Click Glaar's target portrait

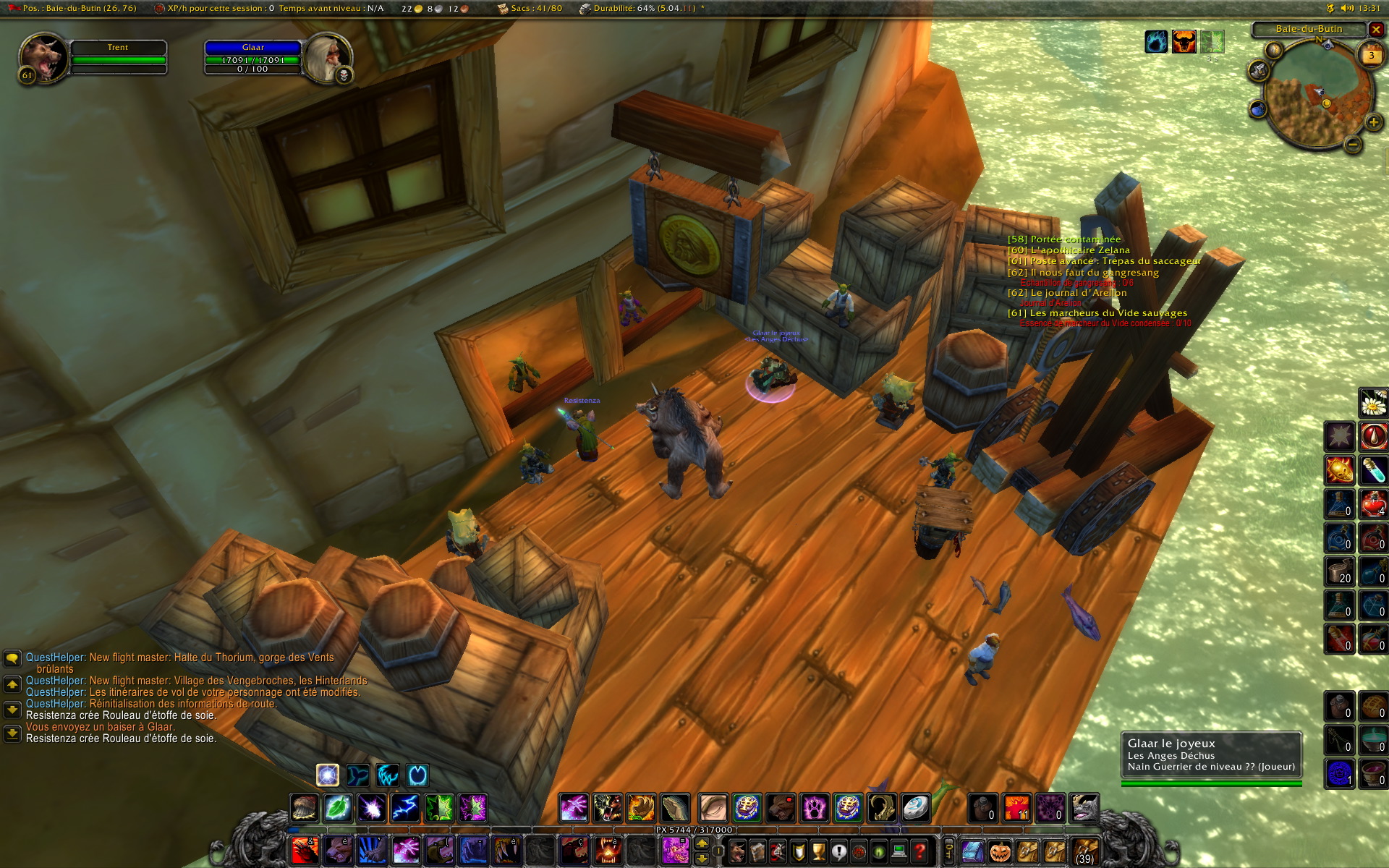point(327,58)
